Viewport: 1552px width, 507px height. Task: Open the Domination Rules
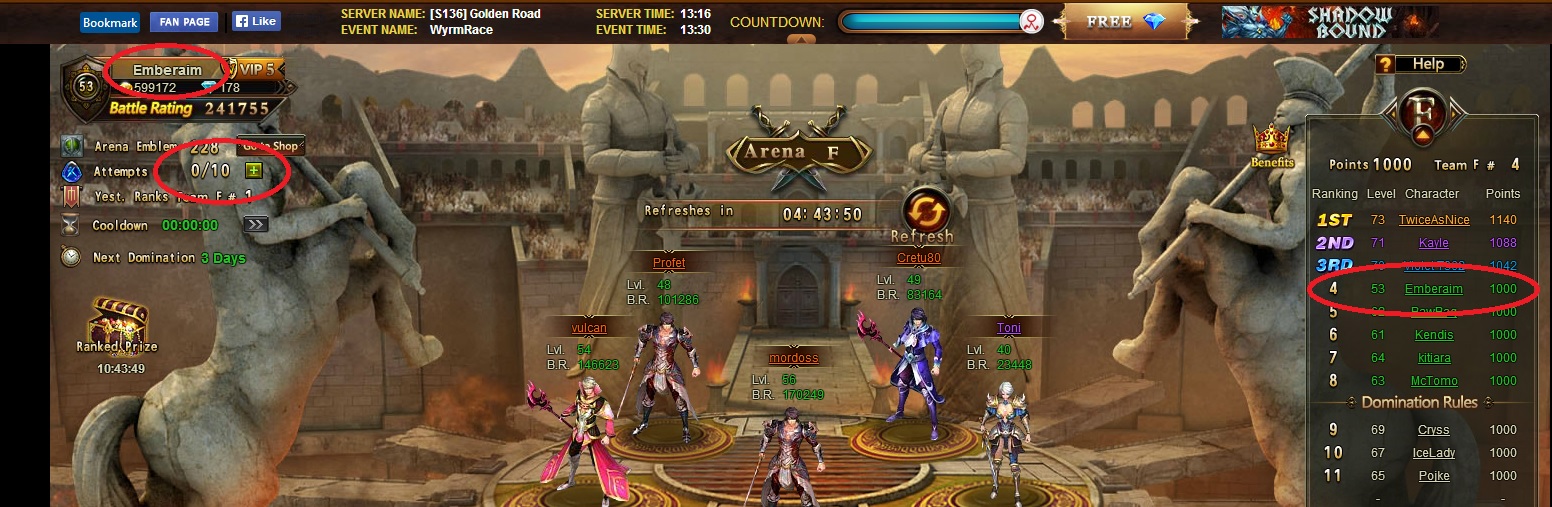click(x=1419, y=403)
